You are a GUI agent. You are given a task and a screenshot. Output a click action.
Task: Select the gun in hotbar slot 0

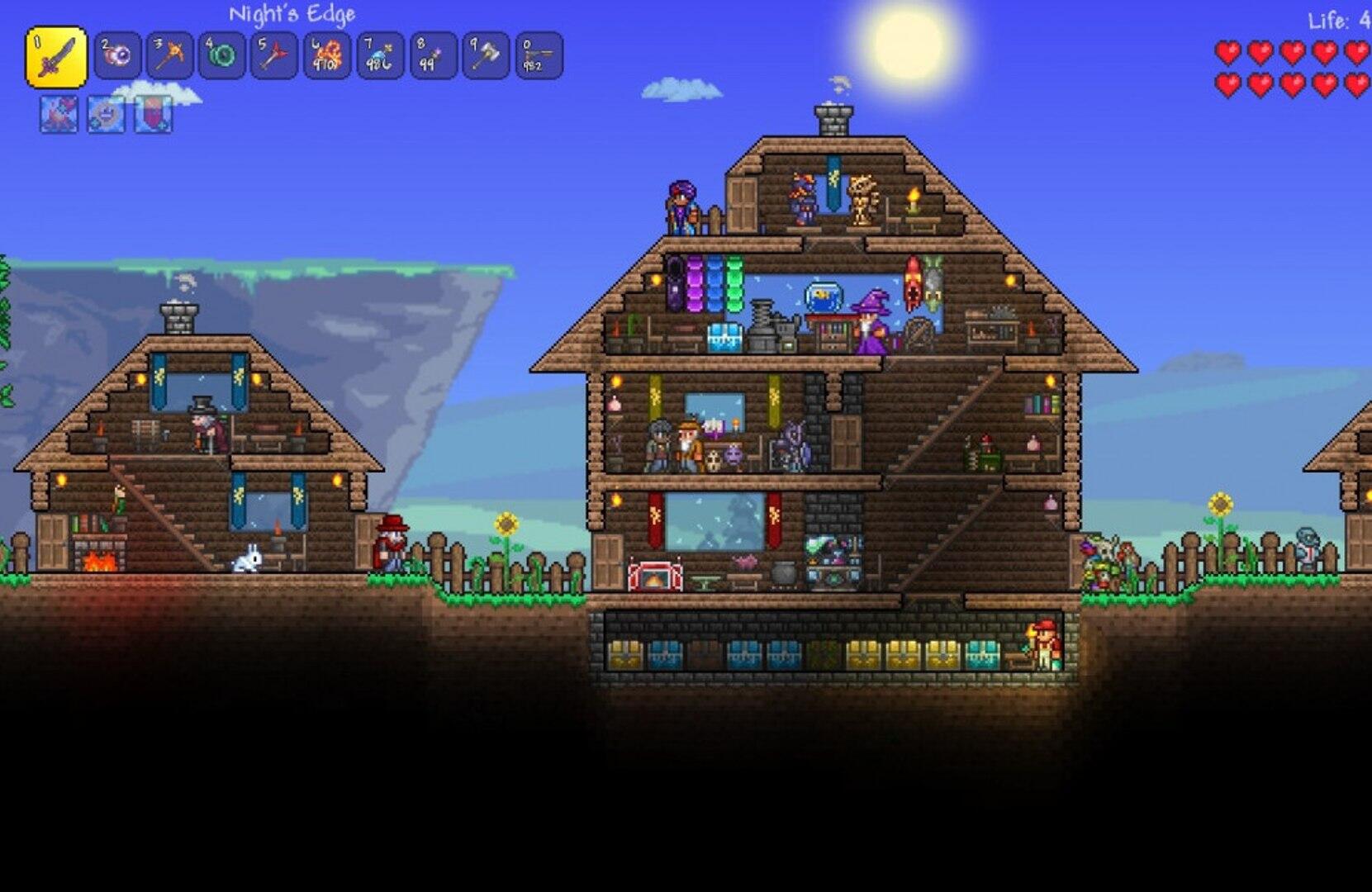[539, 56]
